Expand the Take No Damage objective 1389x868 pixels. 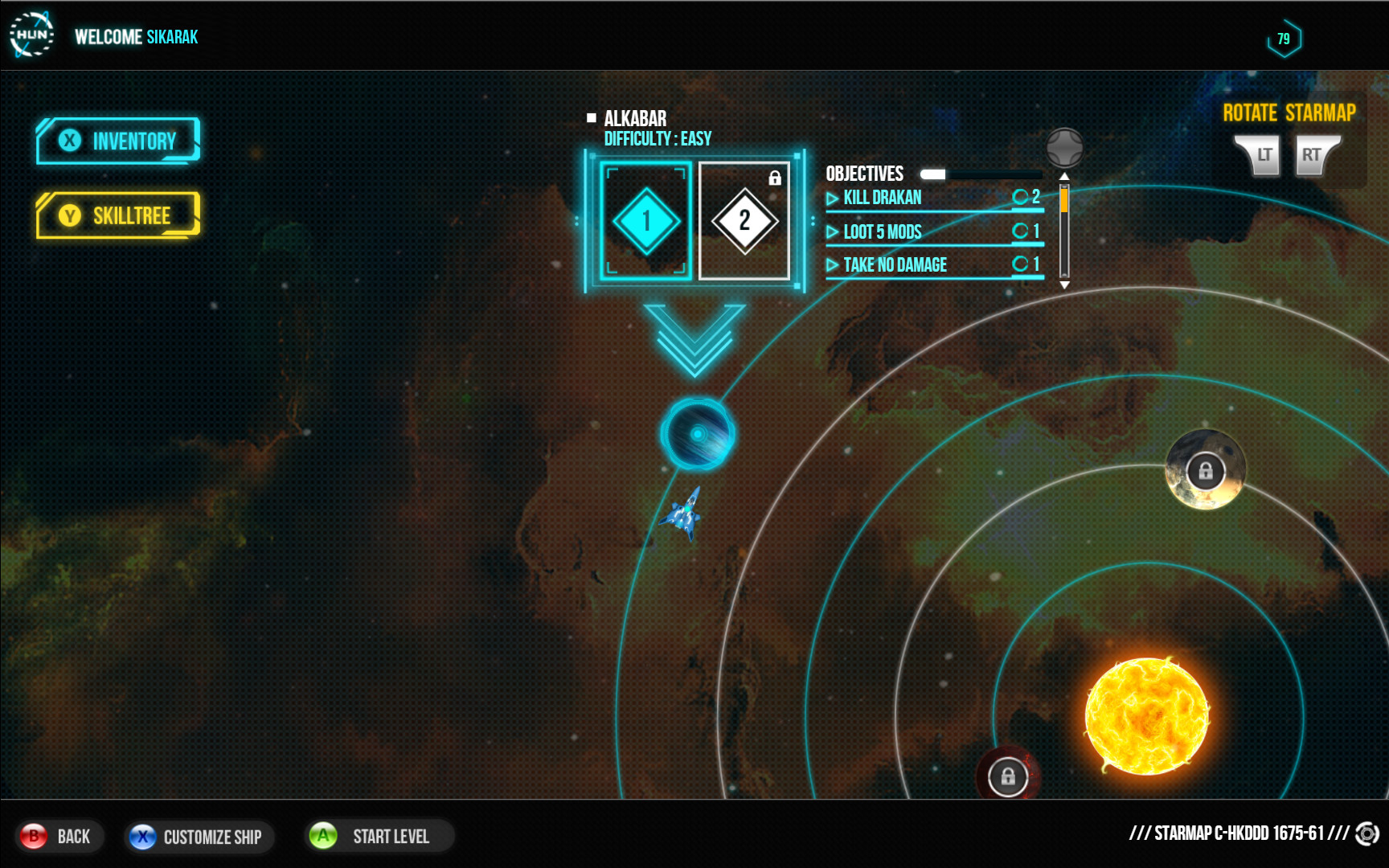[894, 264]
